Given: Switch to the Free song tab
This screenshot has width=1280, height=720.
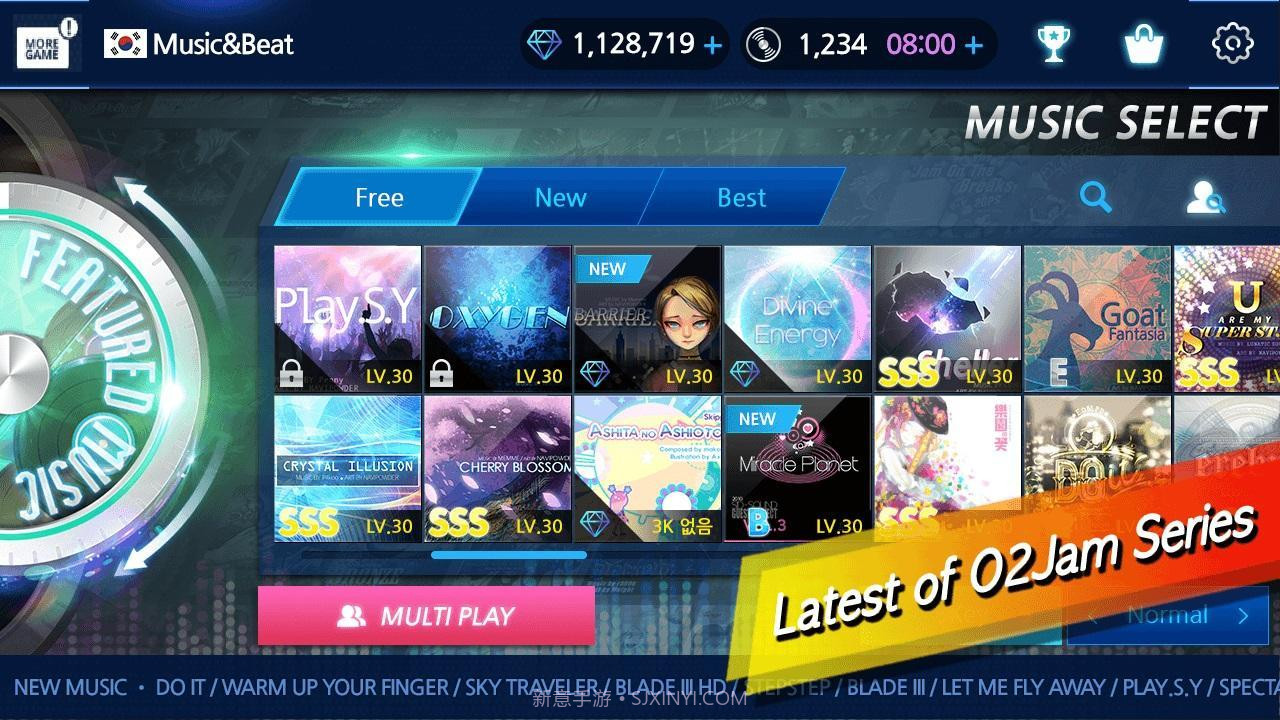Looking at the screenshot, I should pyautogui.click(x=378, y=197).
